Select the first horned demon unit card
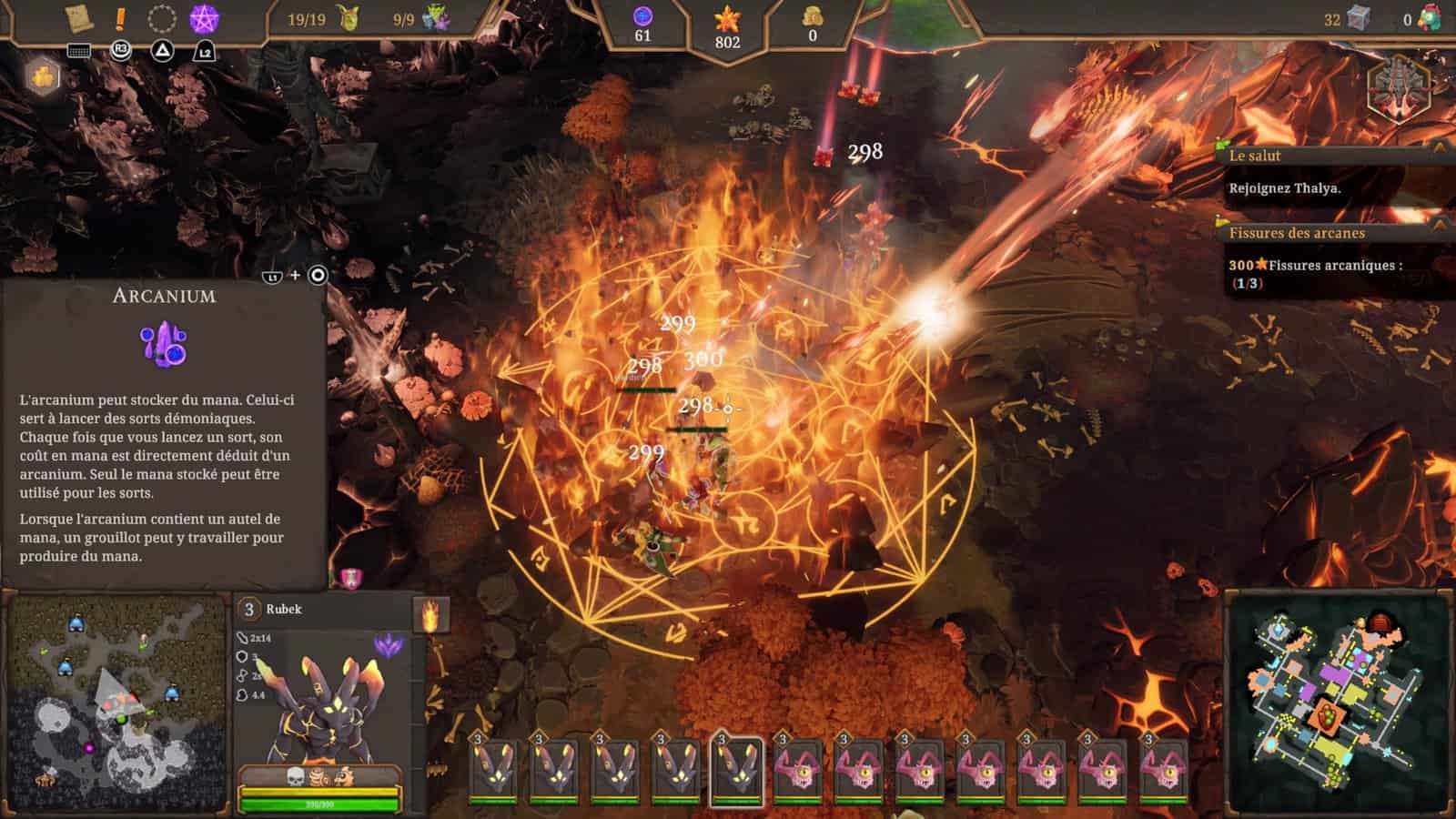 (493, 770)
